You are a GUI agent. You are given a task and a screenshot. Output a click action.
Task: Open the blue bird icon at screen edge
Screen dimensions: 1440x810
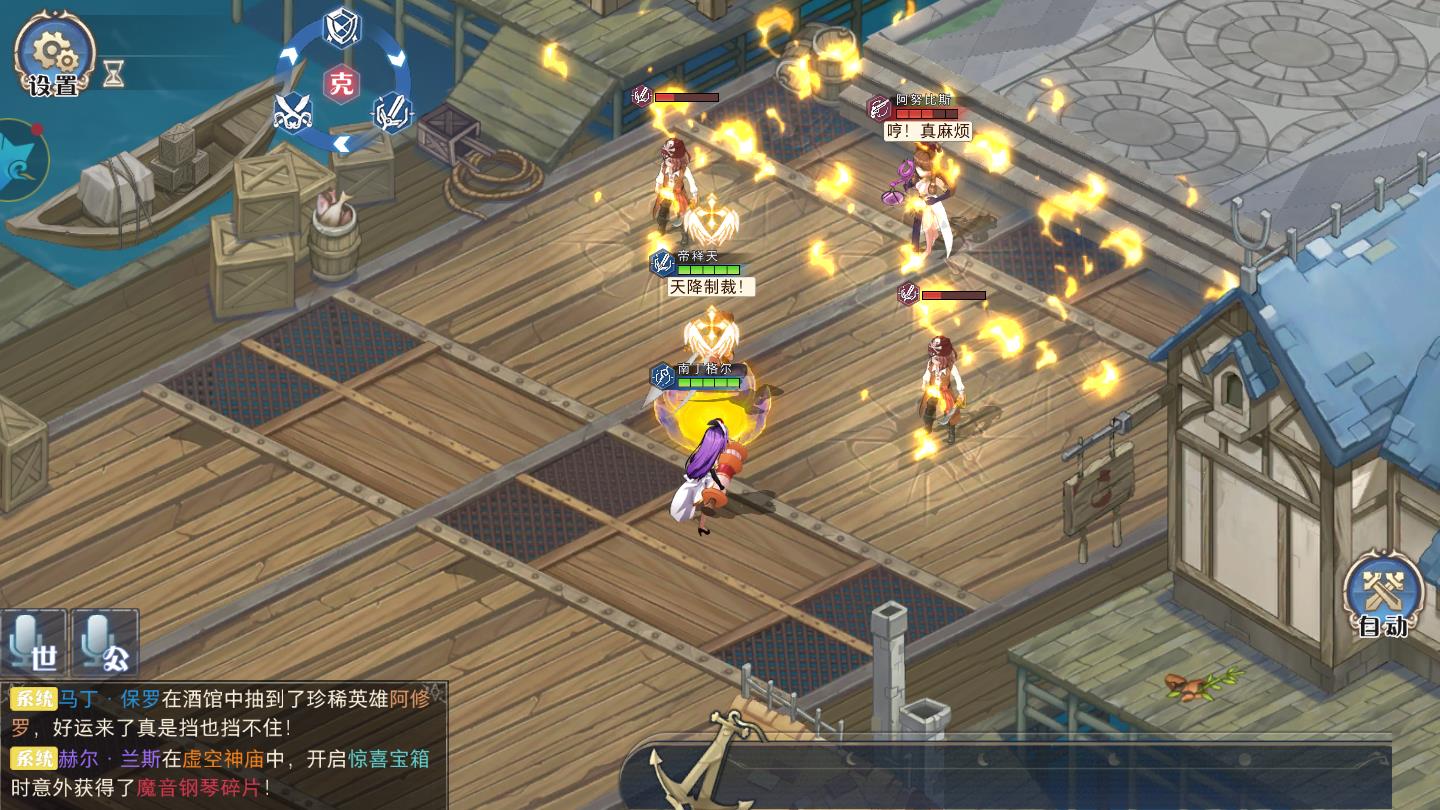pos(20,160)
